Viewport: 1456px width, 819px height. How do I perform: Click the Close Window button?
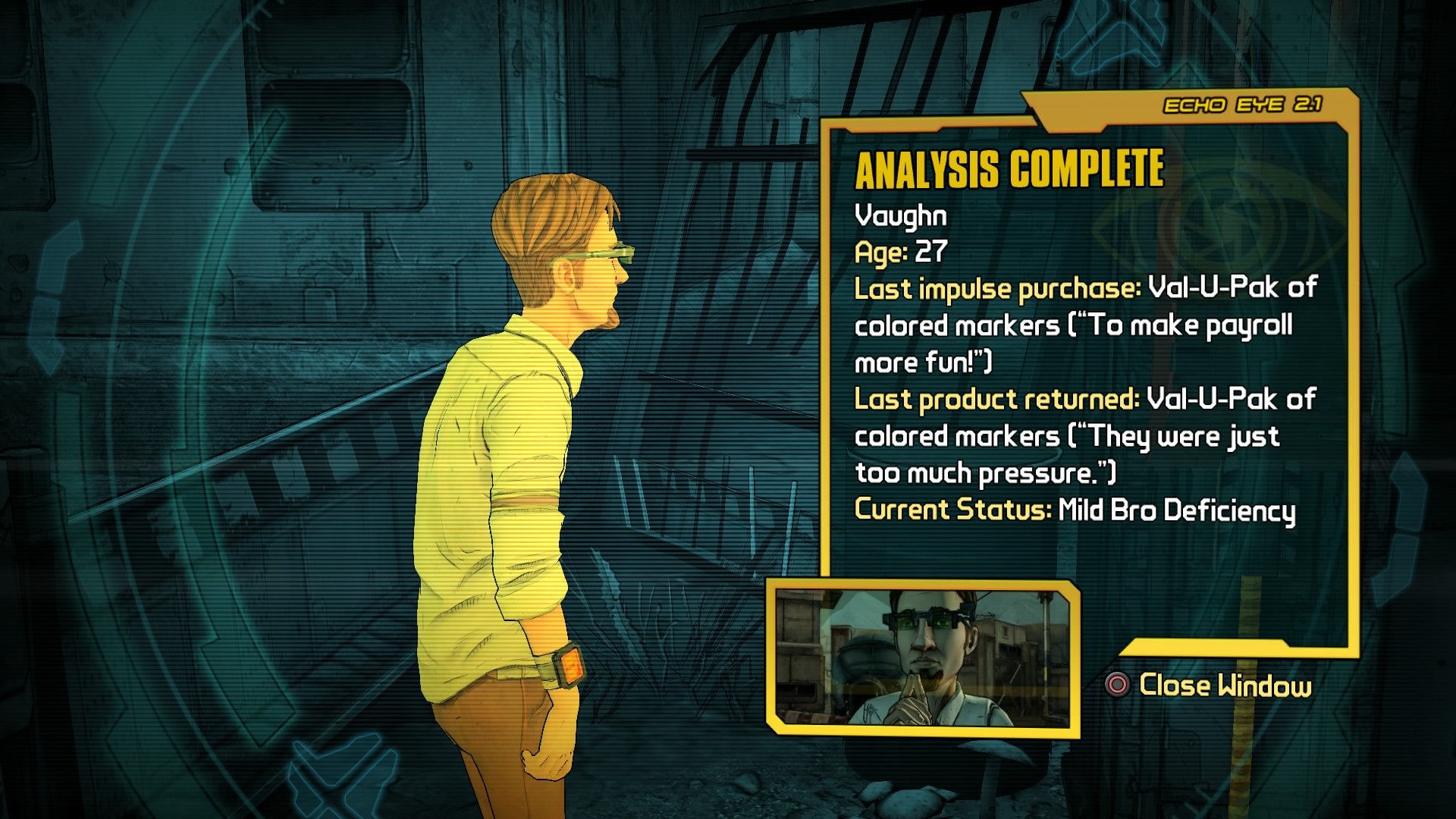coord(1225,685)
